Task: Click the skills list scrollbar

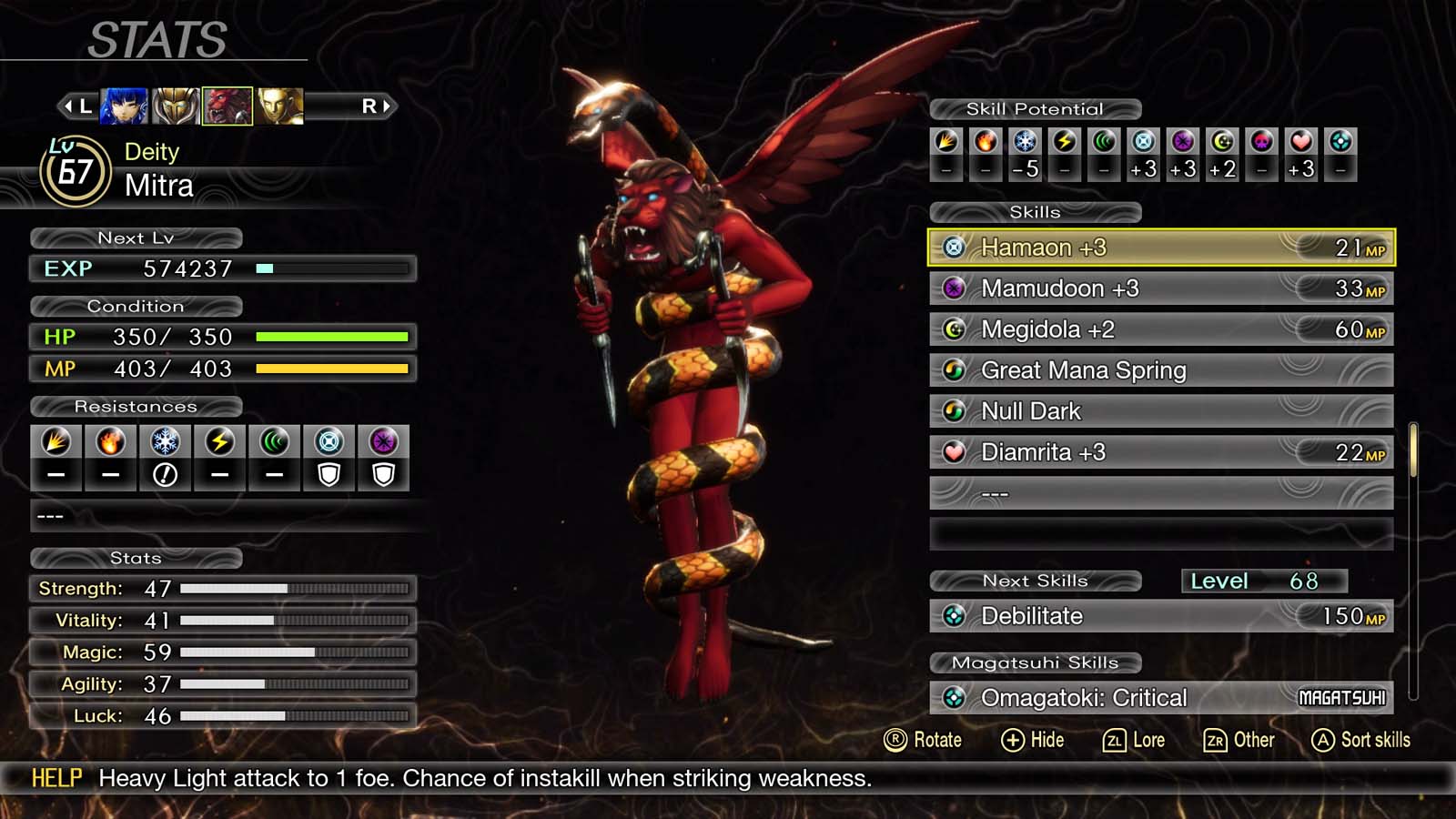Action: (x=1413, y=450)
